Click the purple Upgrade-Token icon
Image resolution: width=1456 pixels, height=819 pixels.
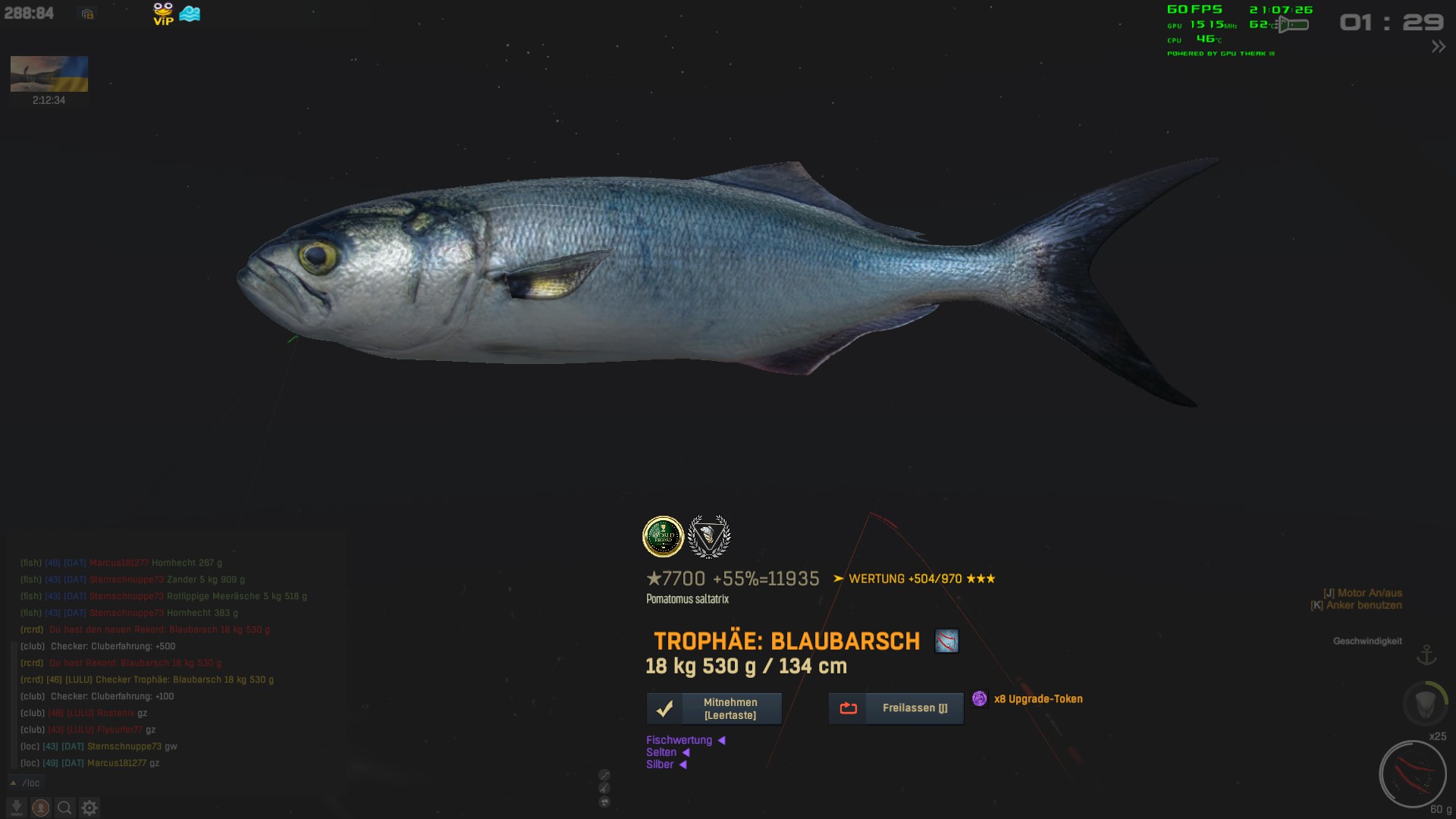pos(980,698)
